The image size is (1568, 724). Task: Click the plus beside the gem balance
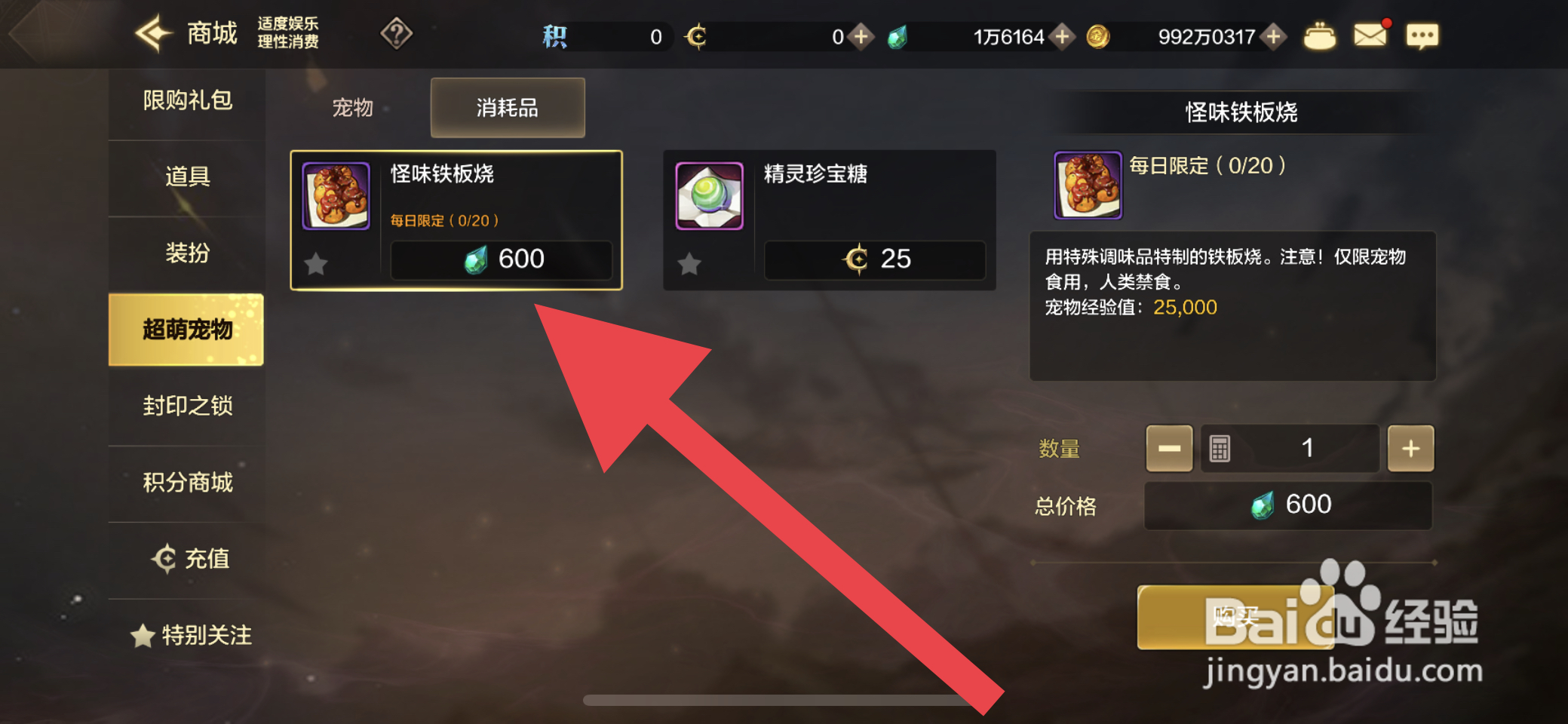(x=1064, y=35)
